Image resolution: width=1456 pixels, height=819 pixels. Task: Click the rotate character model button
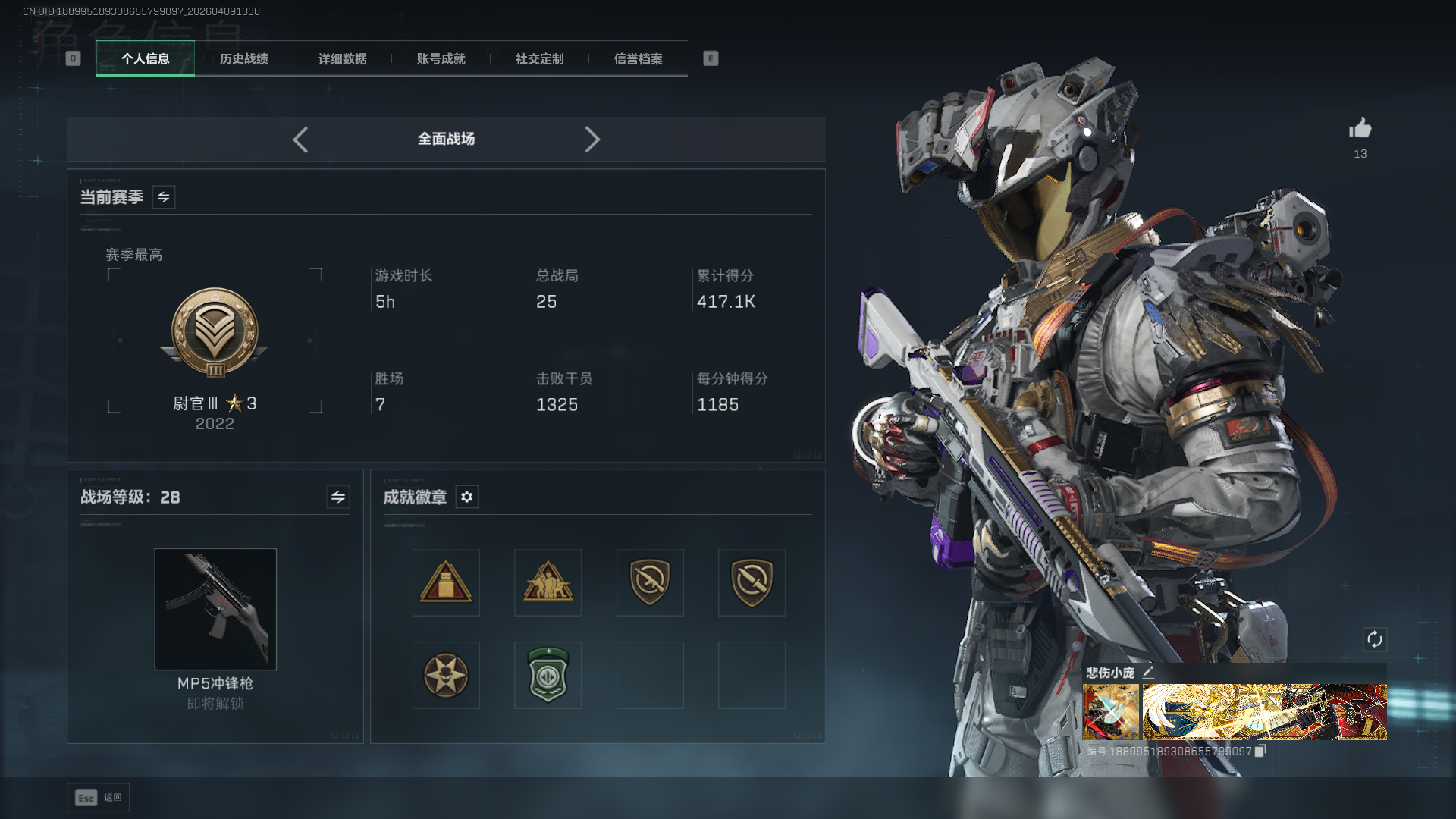tap(1375, 639)
